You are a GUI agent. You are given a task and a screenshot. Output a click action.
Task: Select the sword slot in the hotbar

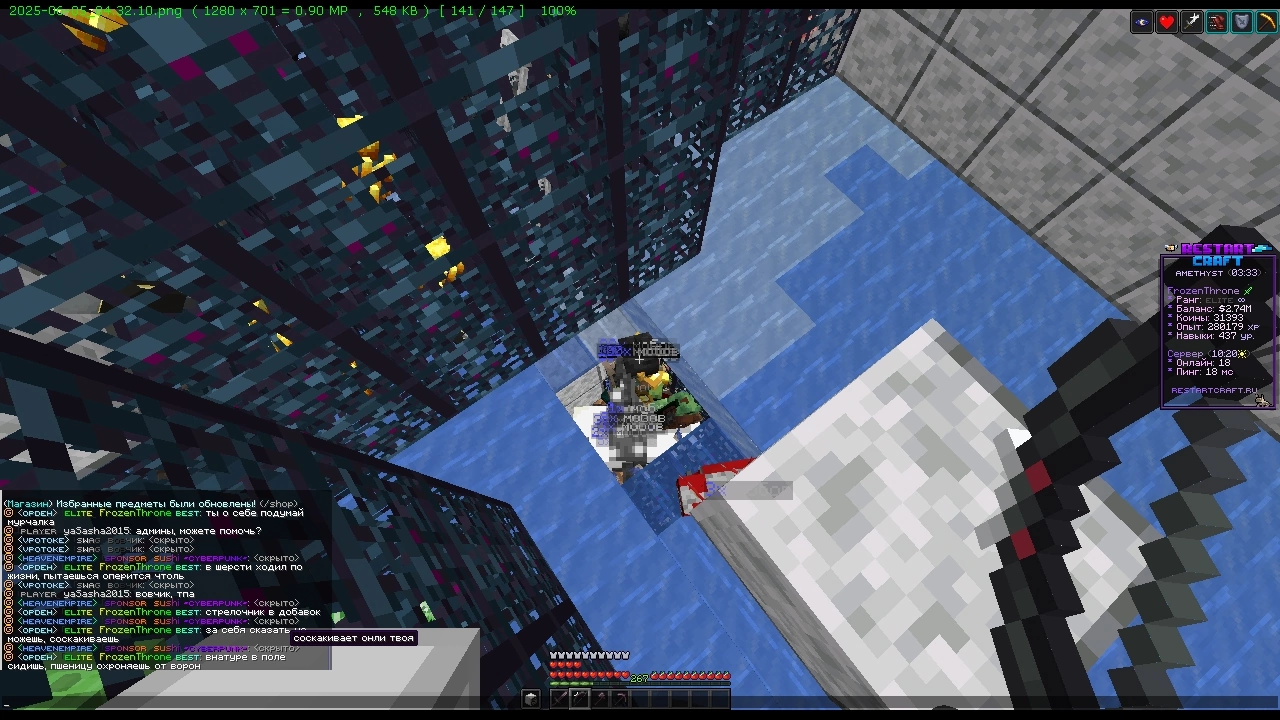point(559,698)
